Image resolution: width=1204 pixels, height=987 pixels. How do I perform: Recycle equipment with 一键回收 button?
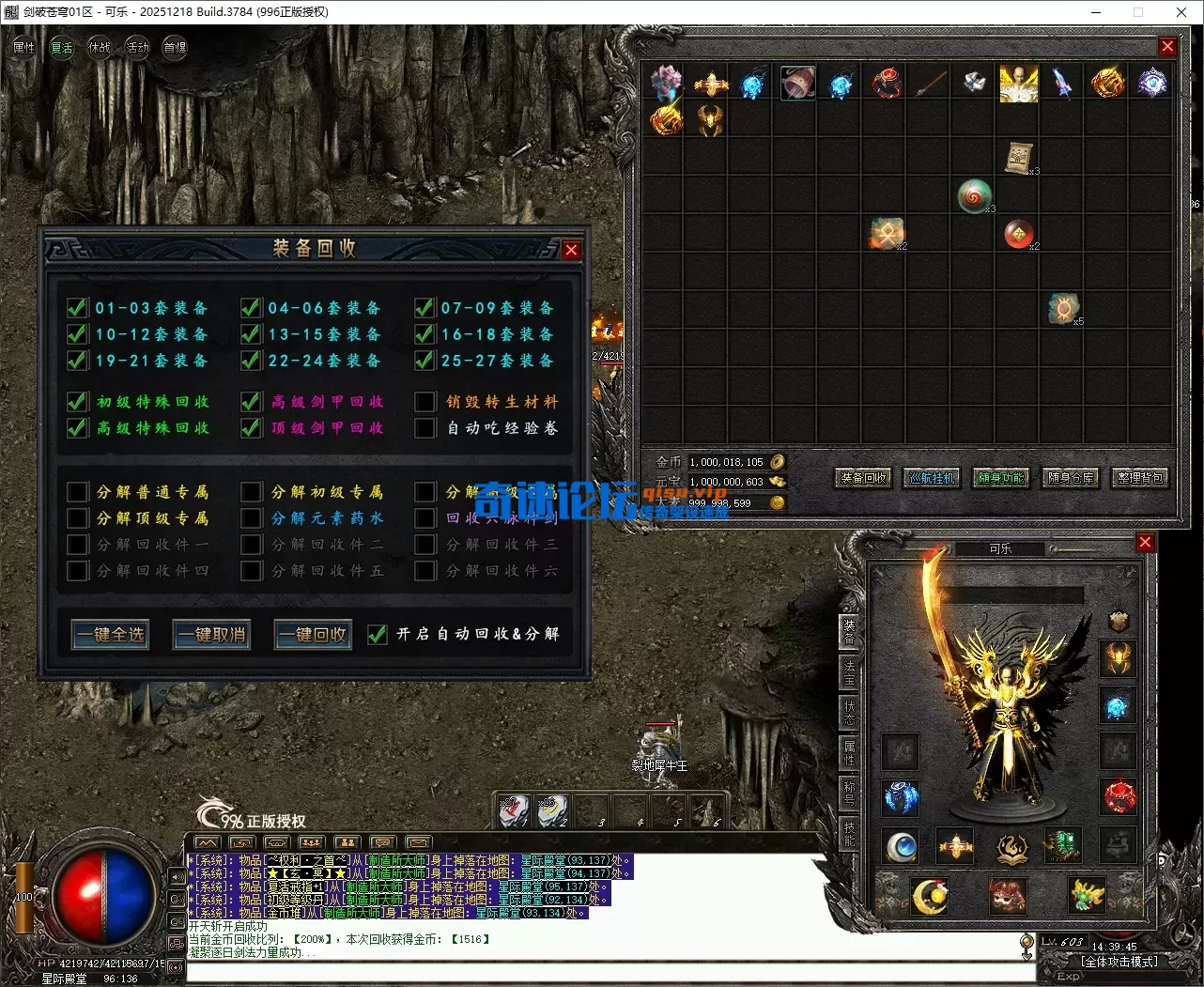(313, 635)
